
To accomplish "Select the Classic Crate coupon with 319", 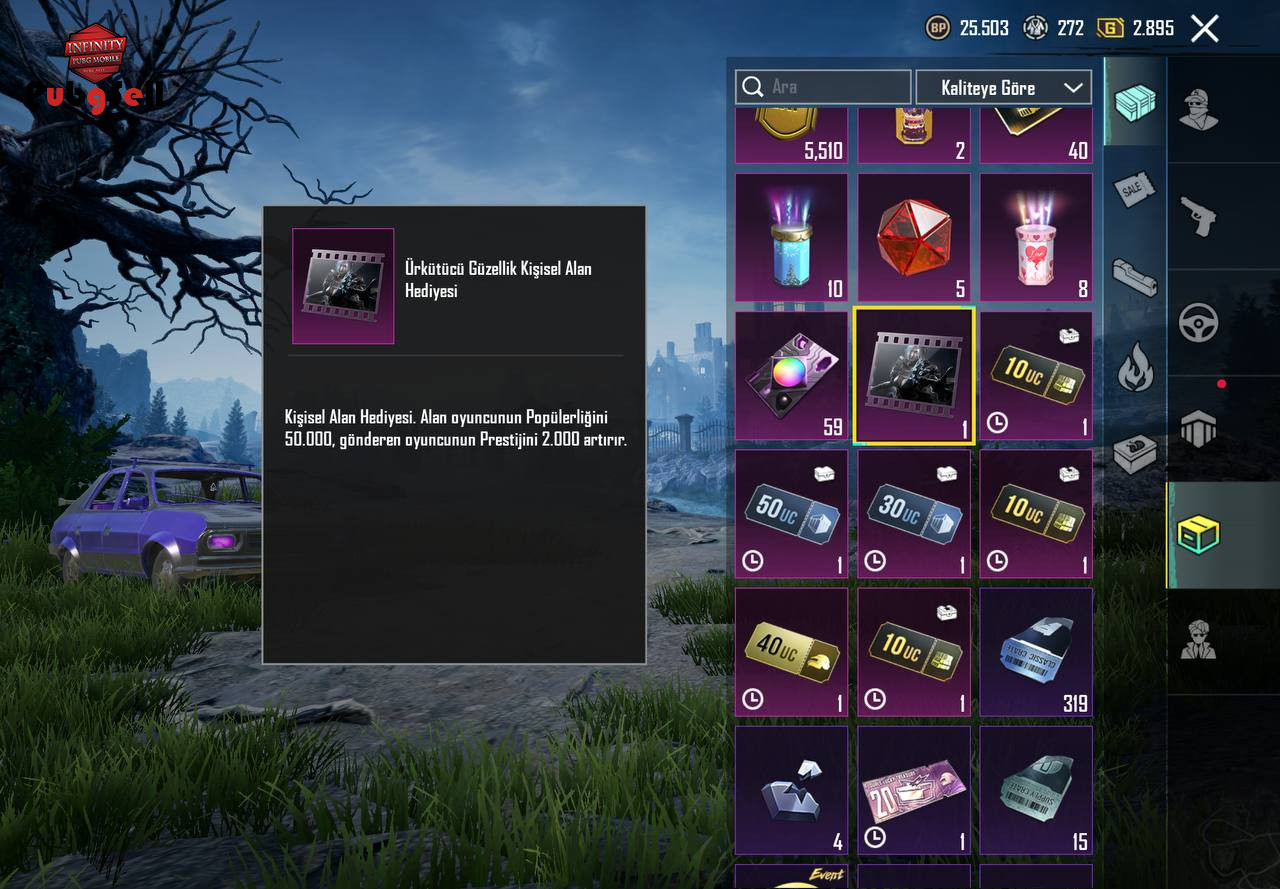I will pyautogui.click(x=1035, y=652).
